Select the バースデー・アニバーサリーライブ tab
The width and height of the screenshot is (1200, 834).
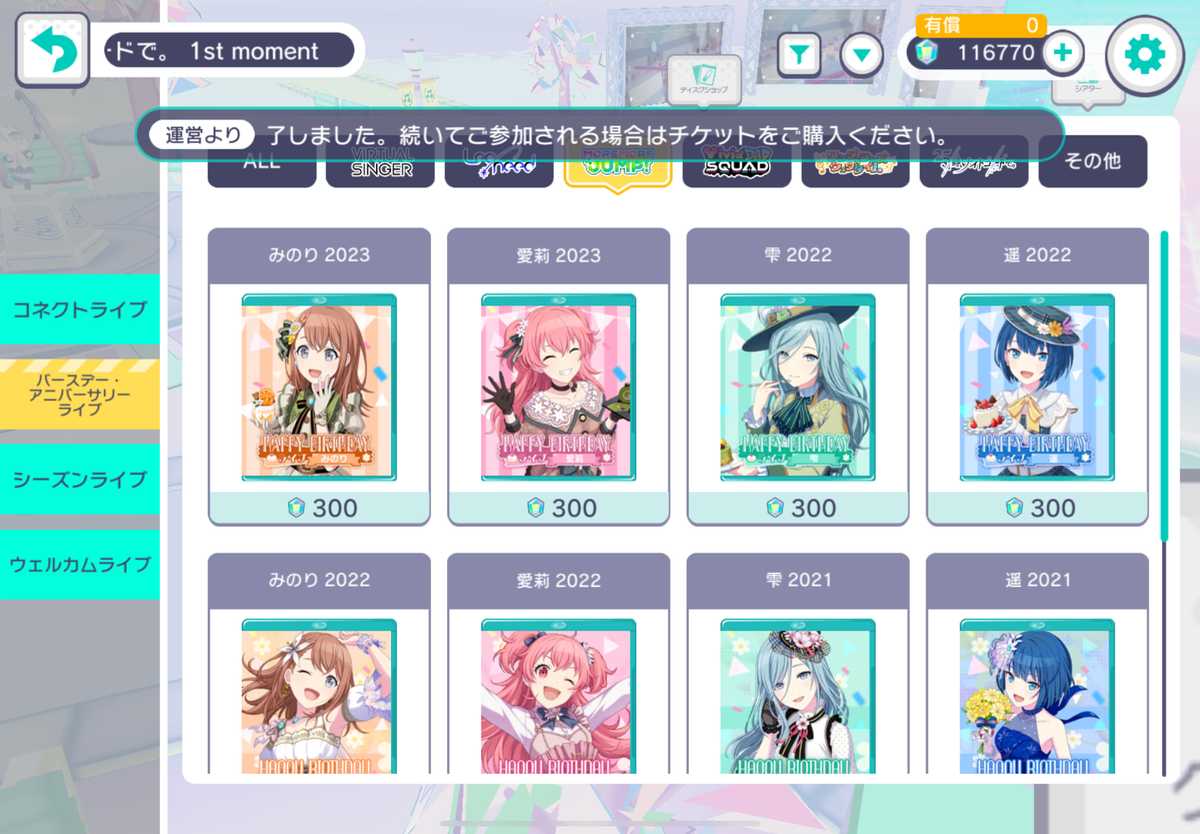click(80, 395)
